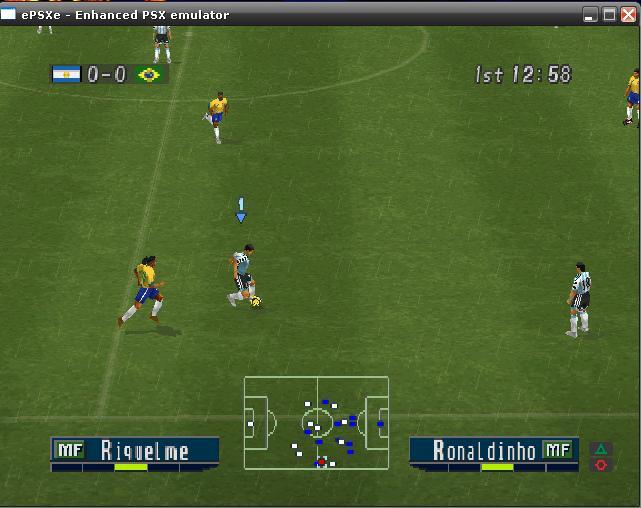Click the Argentina flag on the scoreboard

(67, 74)
